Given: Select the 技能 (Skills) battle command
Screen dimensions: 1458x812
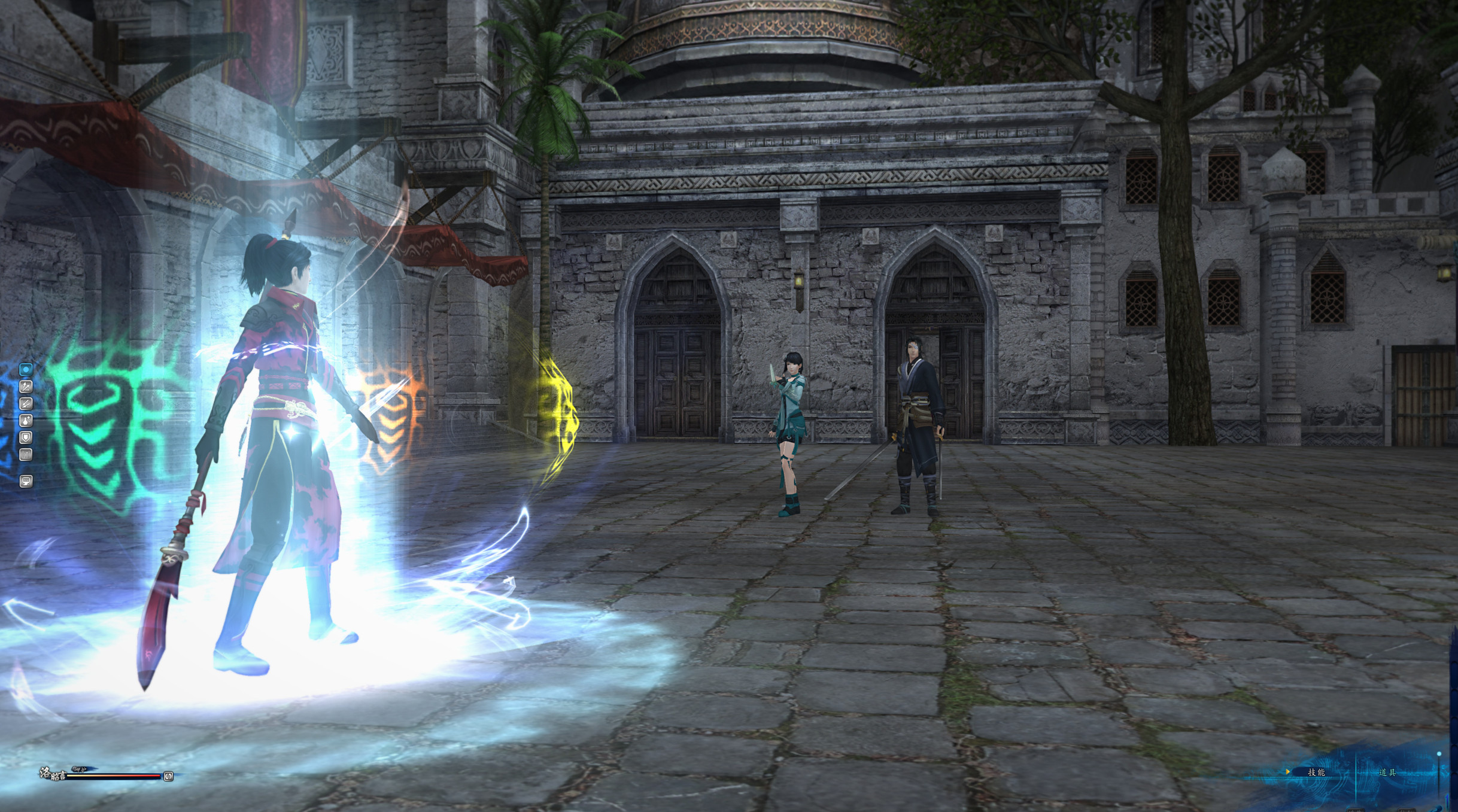Looking at the screenshot, I should point(1316,772).
